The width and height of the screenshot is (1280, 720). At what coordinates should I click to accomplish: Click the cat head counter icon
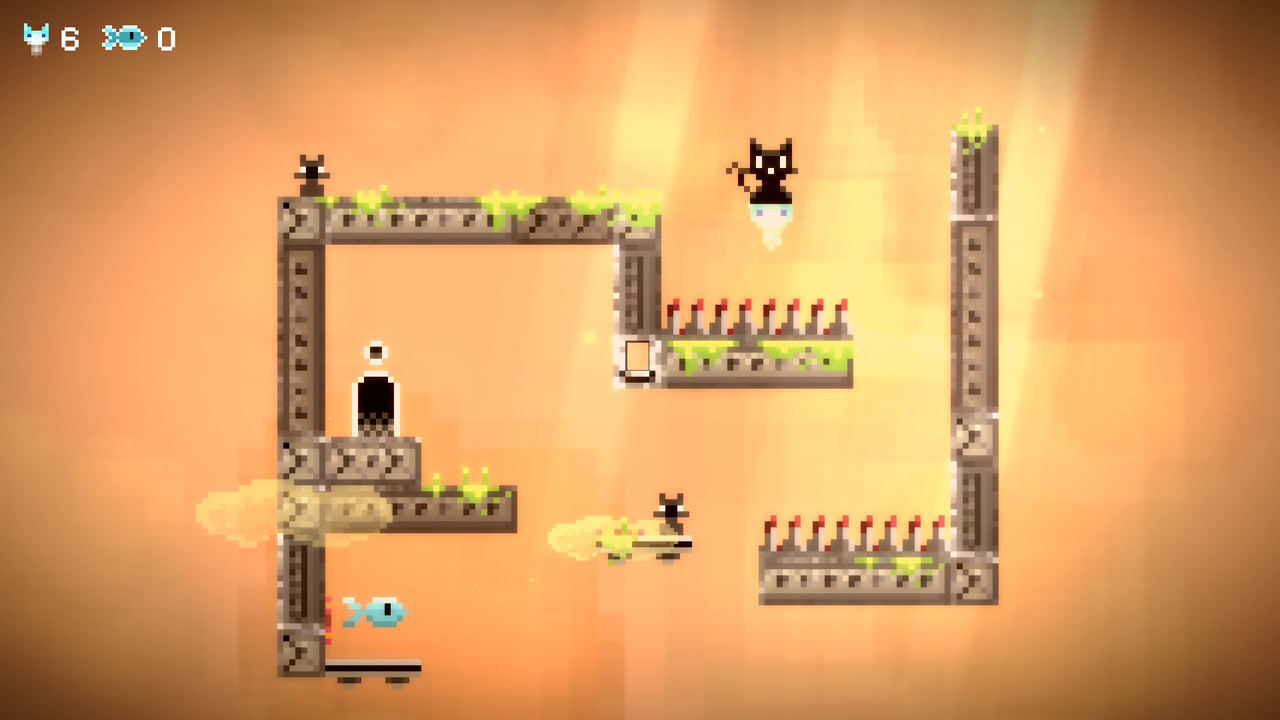[34, 38]
